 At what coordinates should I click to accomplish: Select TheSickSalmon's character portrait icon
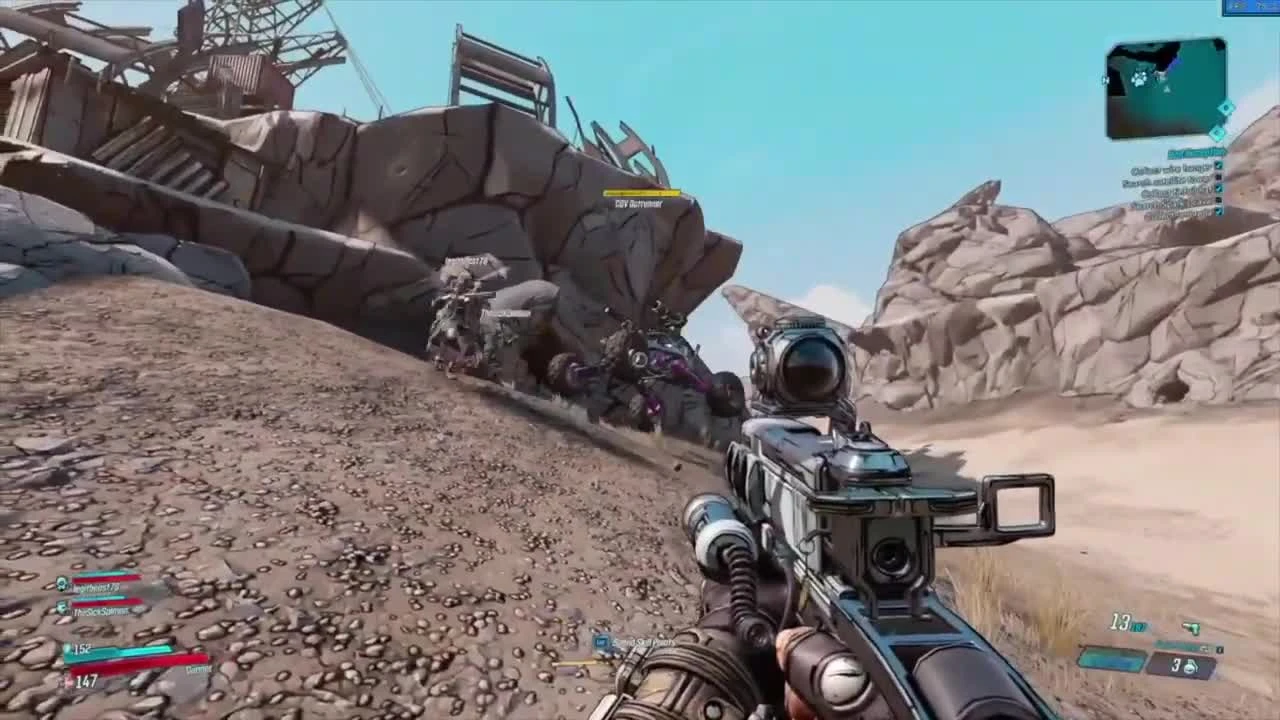[x=61, y=607]
